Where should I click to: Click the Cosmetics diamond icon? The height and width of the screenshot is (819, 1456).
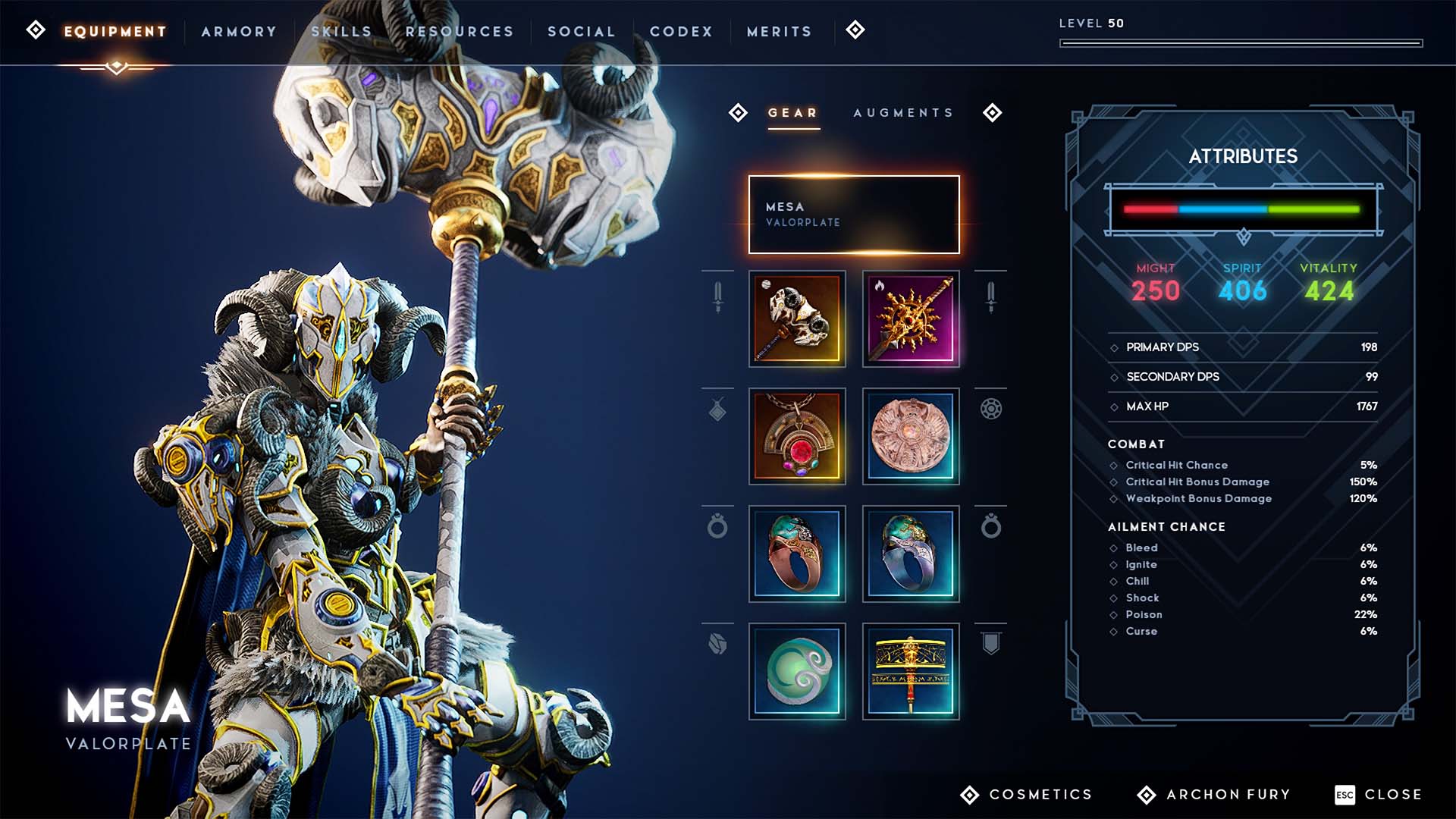coord(968,794)
